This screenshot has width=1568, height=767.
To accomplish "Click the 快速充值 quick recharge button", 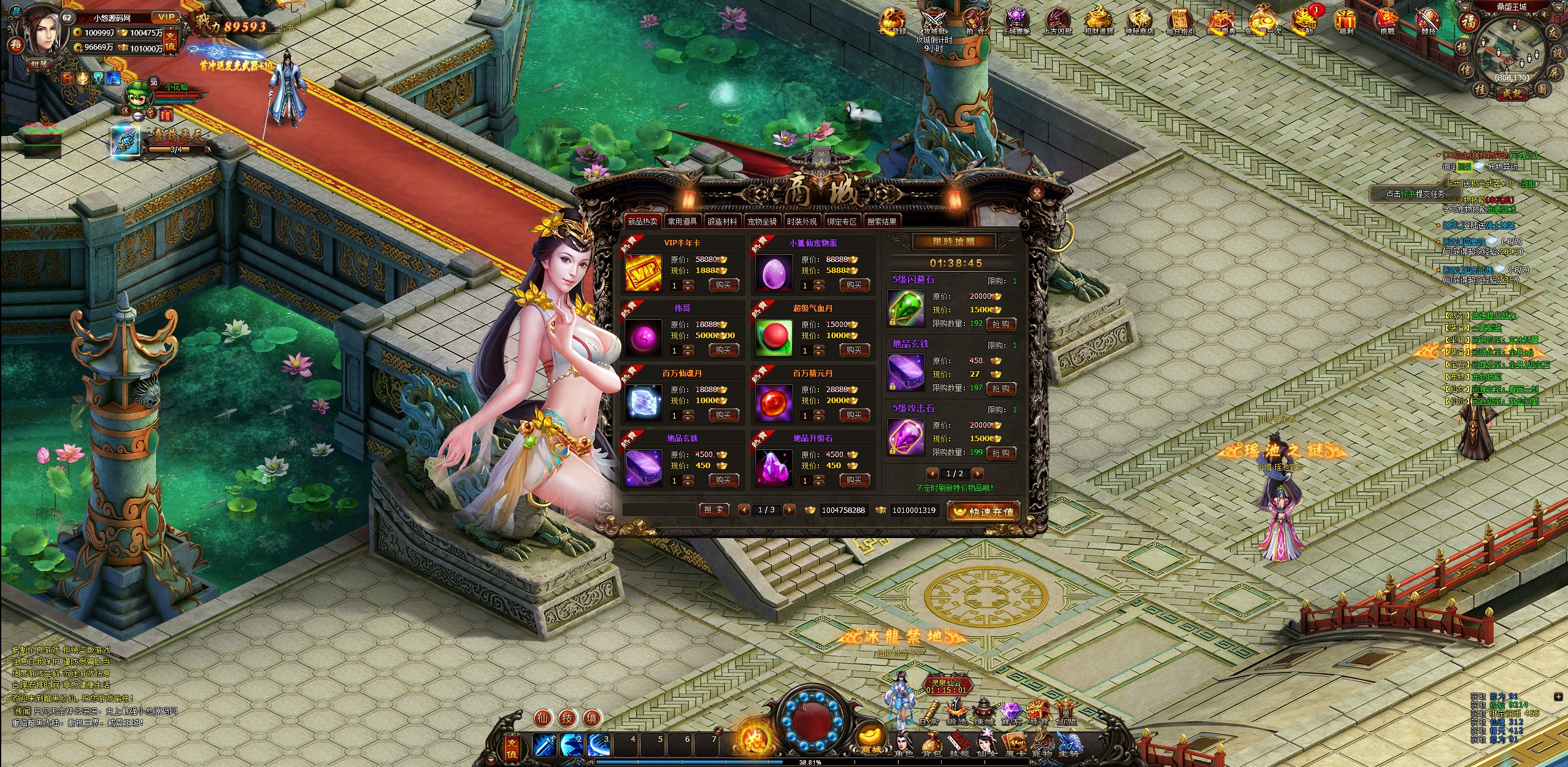I will pyautogui.click(x=984, y=511).
